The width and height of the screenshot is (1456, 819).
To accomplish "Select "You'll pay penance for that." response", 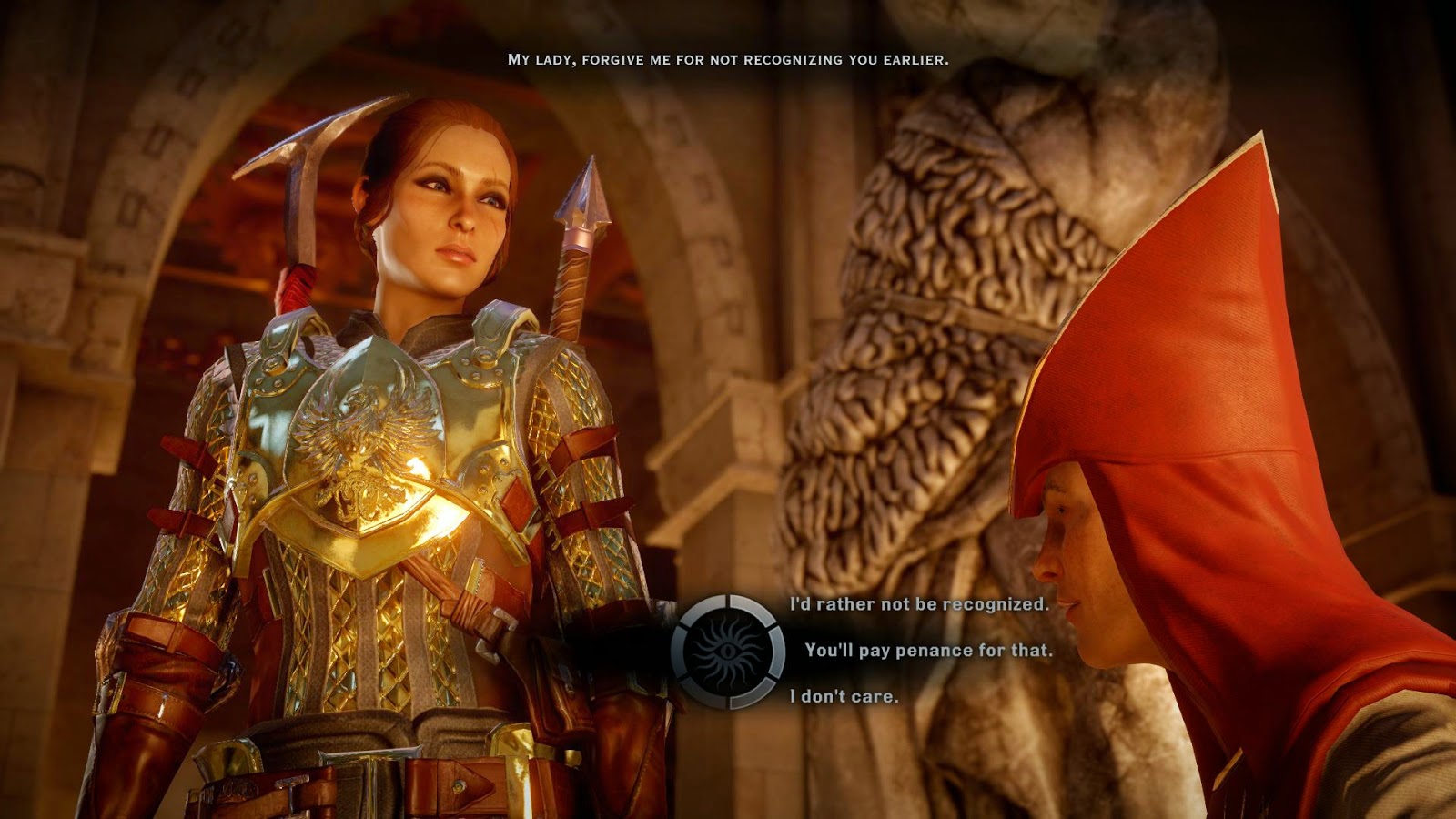I will [928, 651].
